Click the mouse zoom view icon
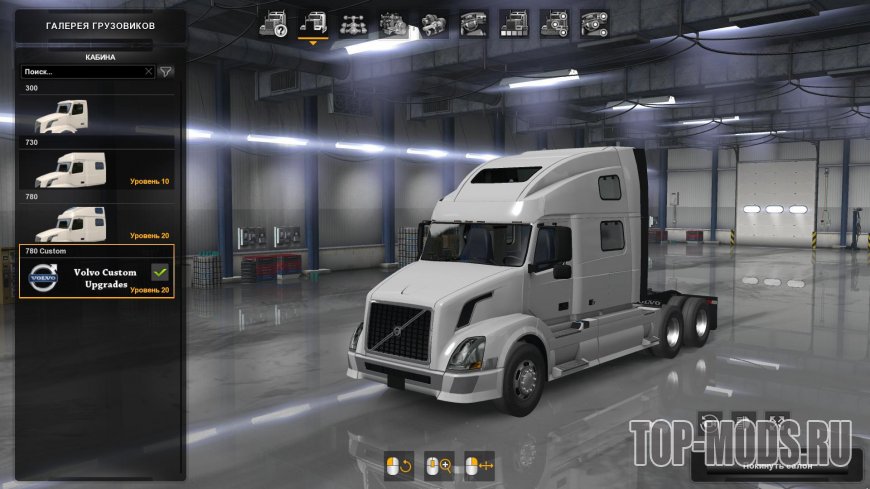Viewport: 870px width, 489px height. 438,465
